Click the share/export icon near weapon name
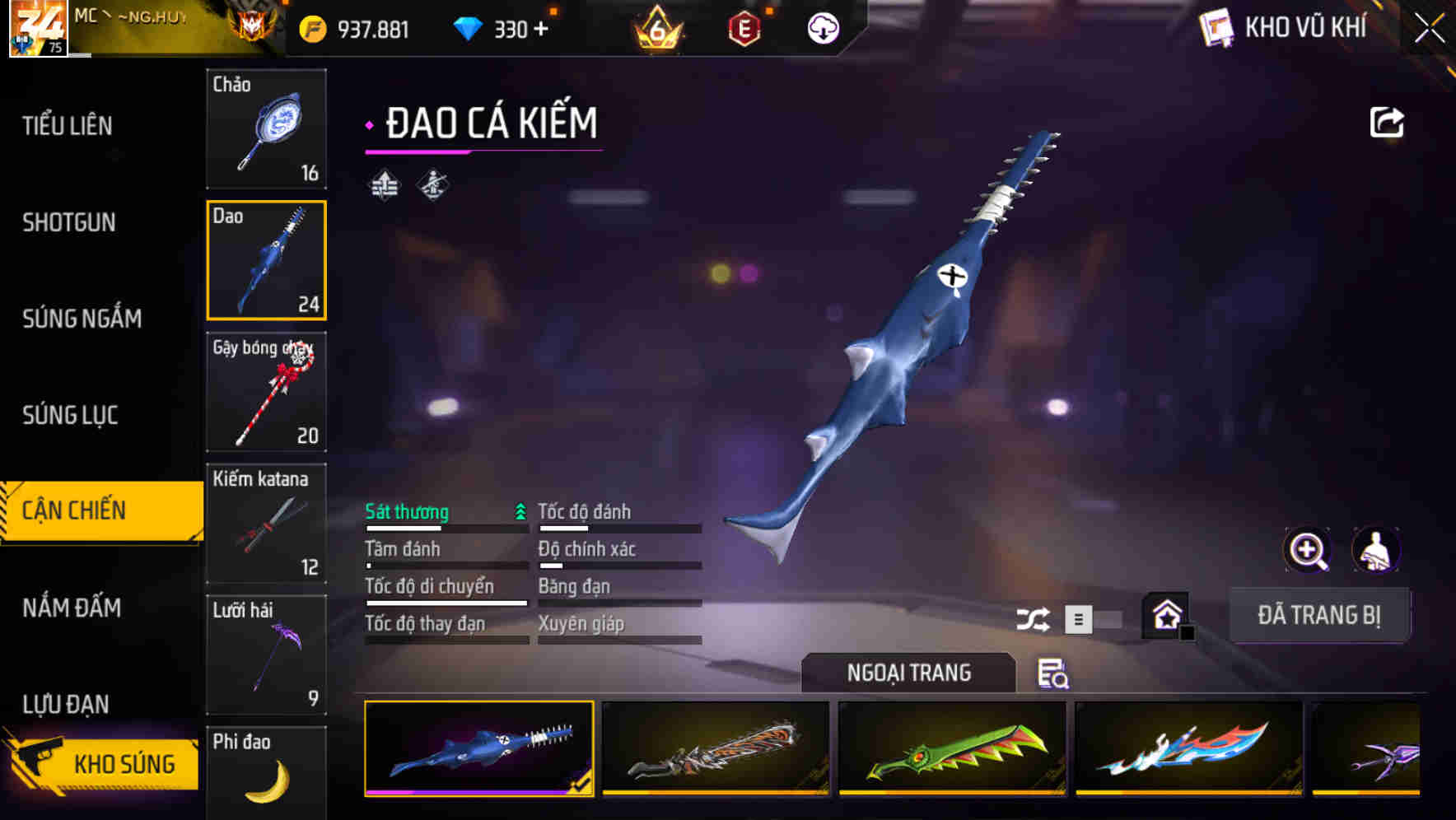 [1388, 121]
